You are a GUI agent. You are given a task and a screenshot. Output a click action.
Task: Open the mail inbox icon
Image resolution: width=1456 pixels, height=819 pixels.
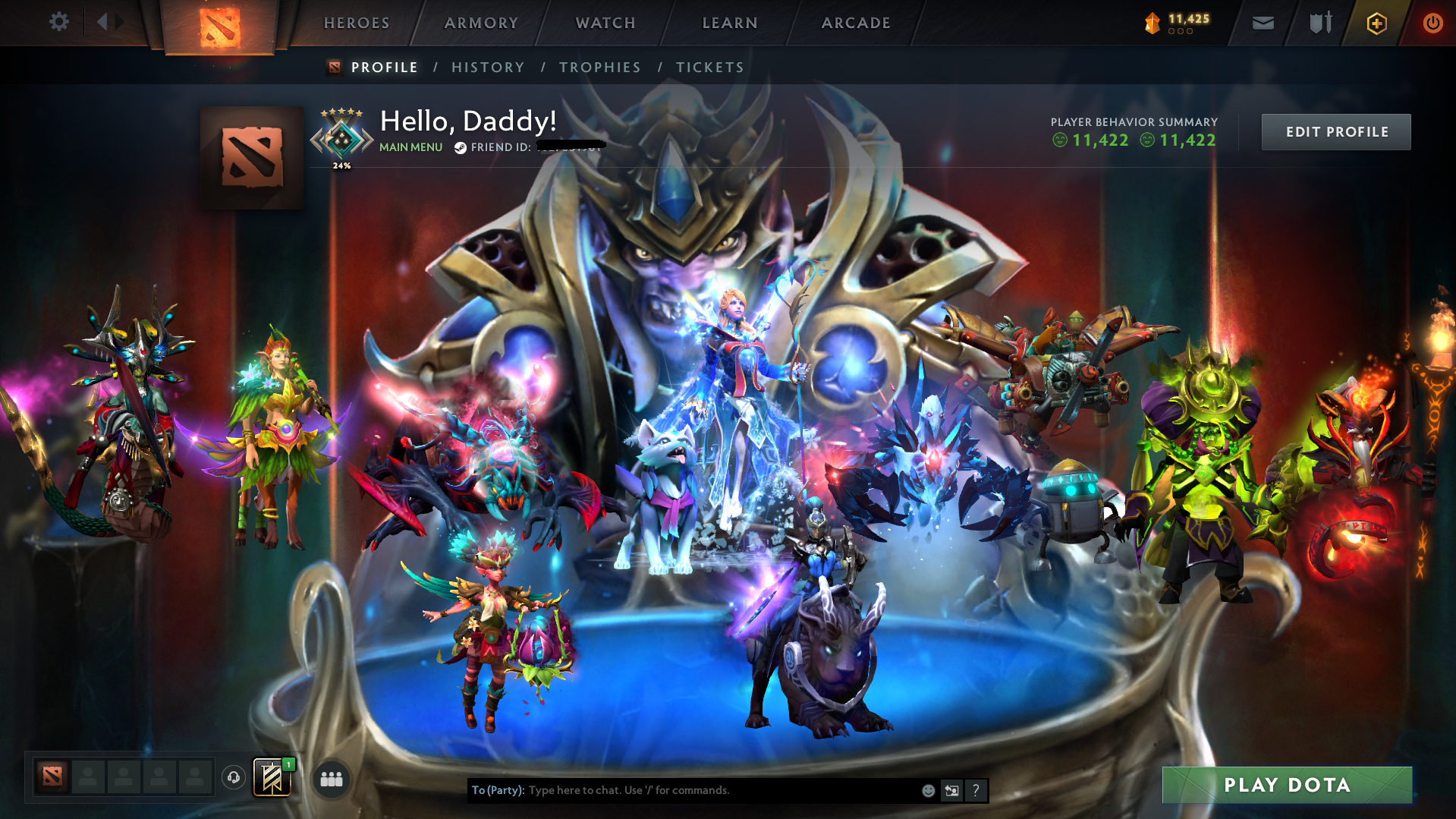coord(1262,23)
